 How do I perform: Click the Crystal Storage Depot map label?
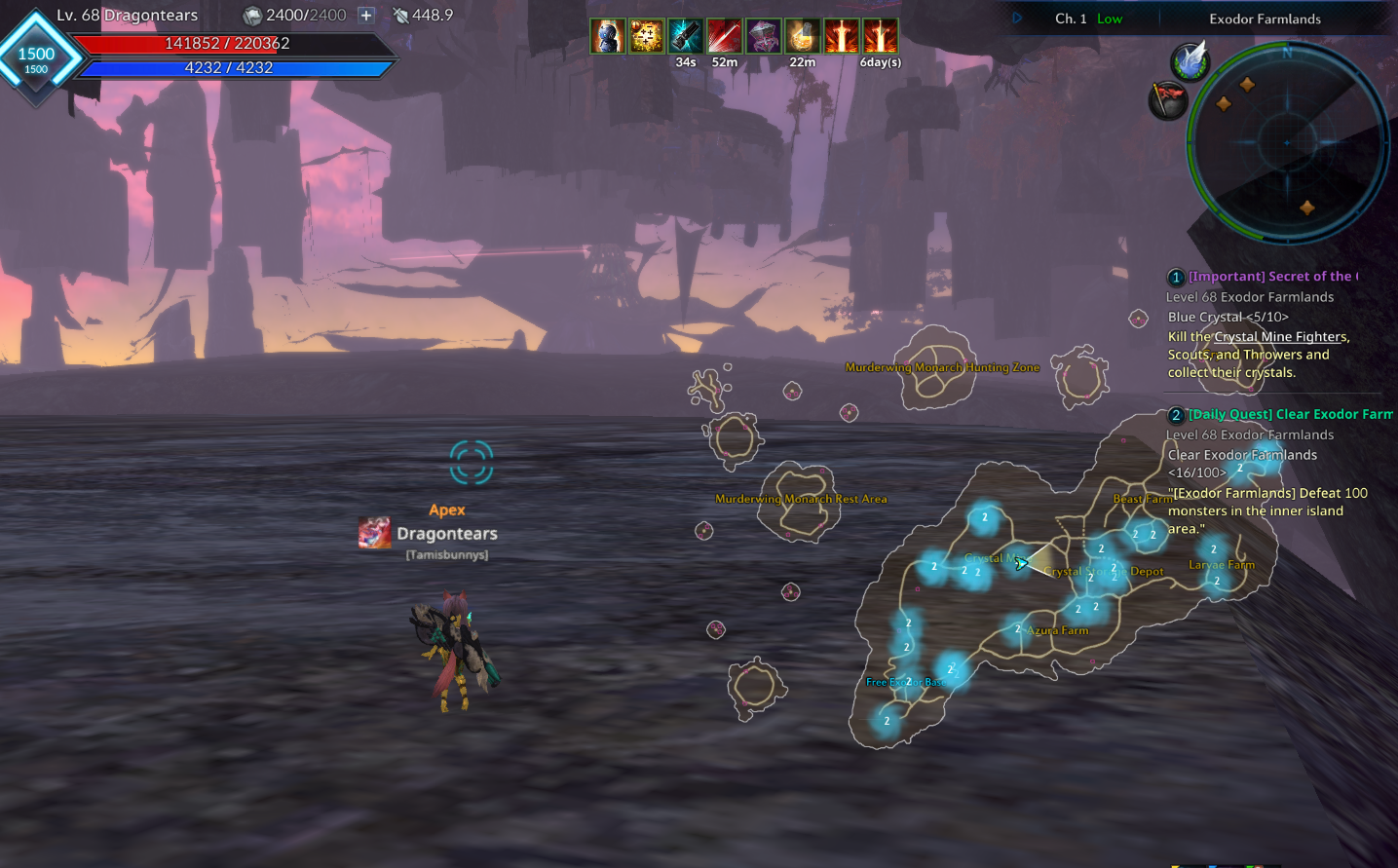pos(1103,572)
